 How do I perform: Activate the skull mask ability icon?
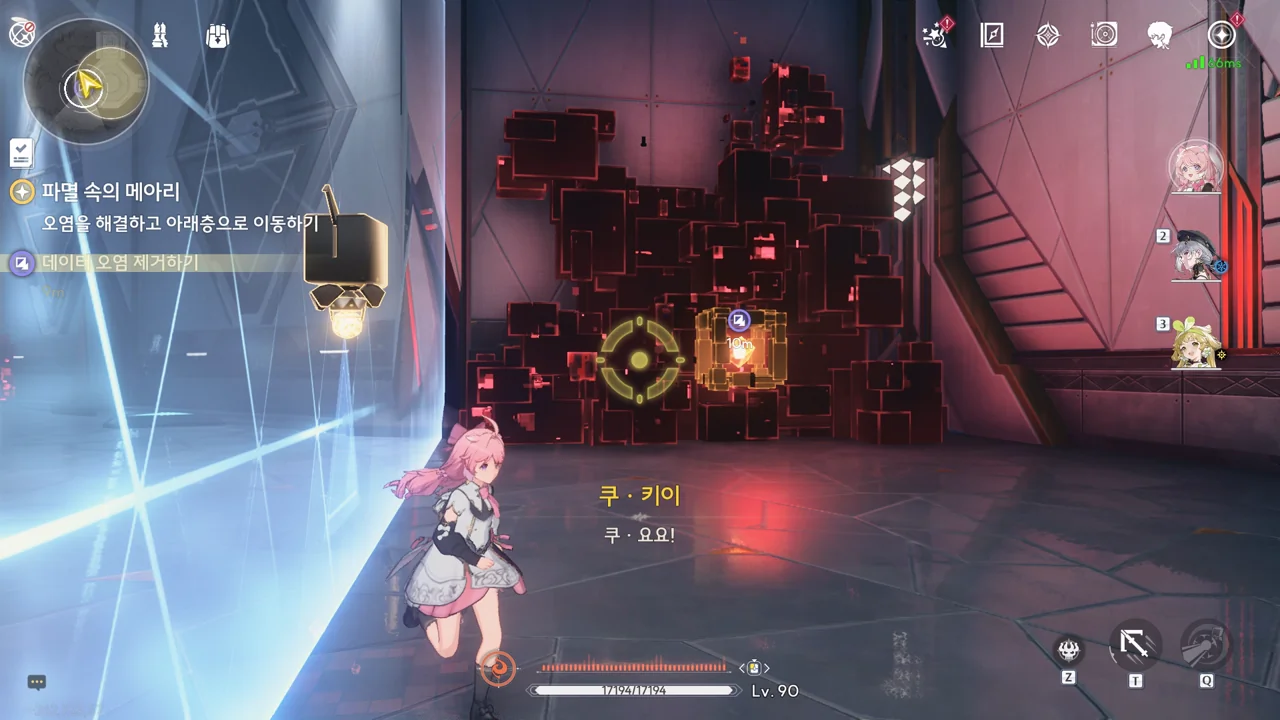click(1070, 651)
